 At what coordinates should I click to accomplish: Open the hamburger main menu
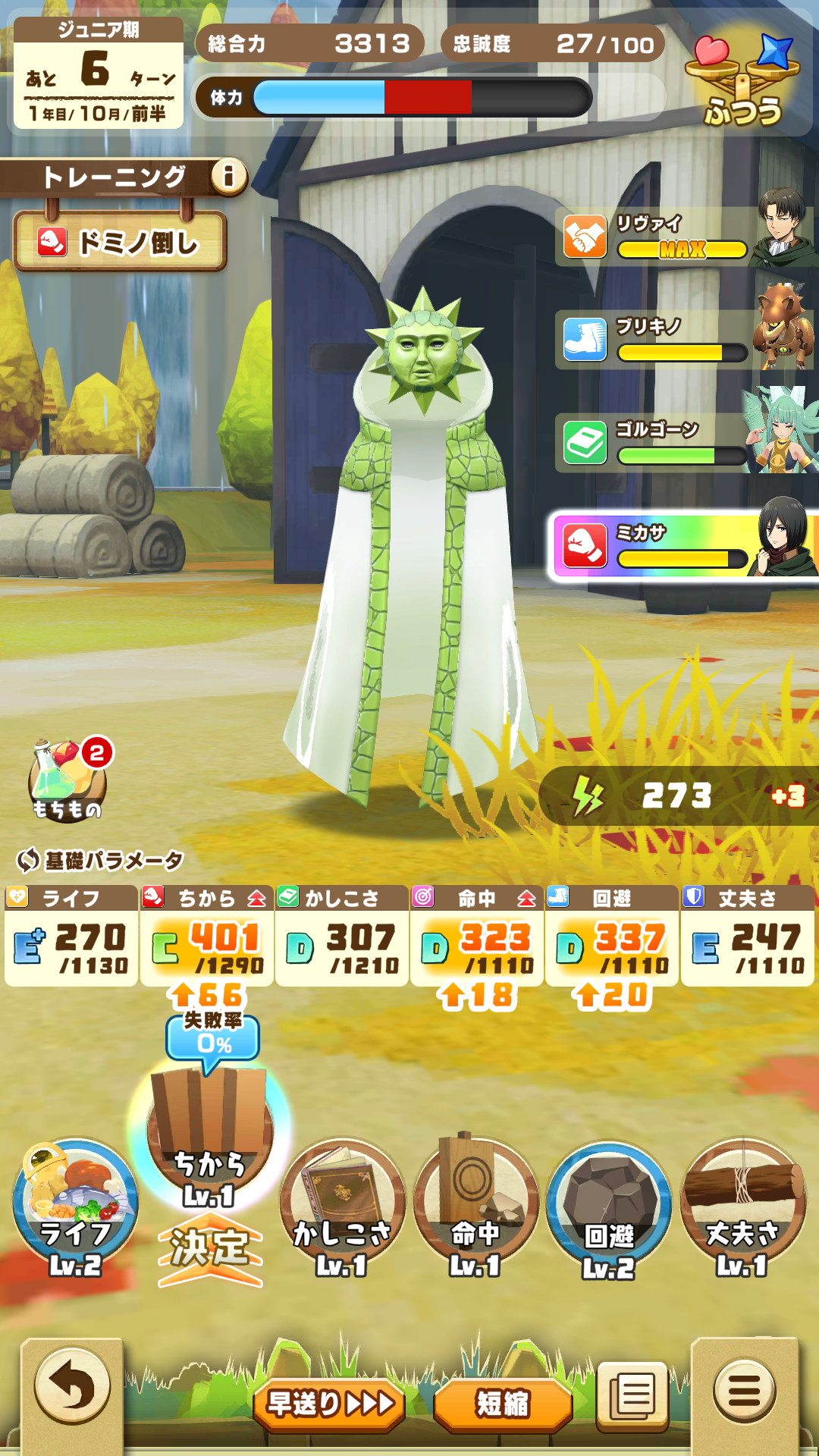[x=744, y=1391]
